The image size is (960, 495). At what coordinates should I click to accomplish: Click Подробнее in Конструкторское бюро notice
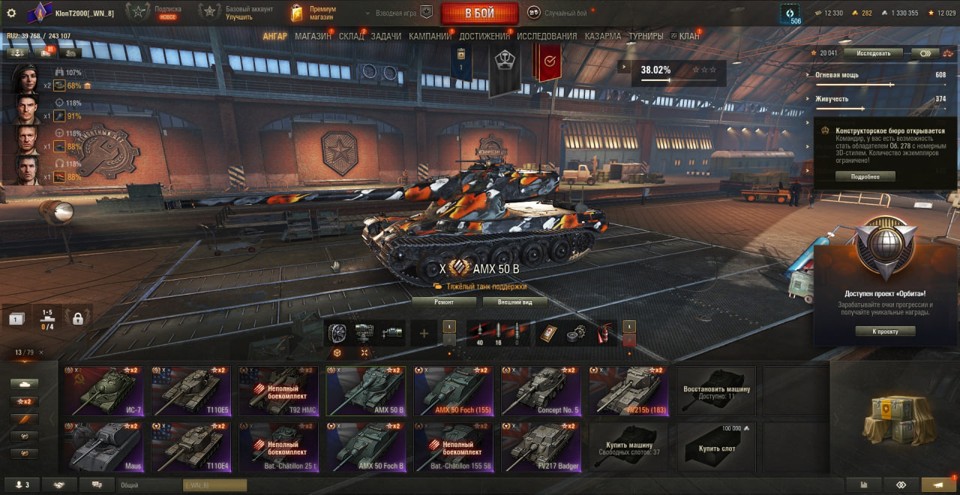[x=865, y=176]
